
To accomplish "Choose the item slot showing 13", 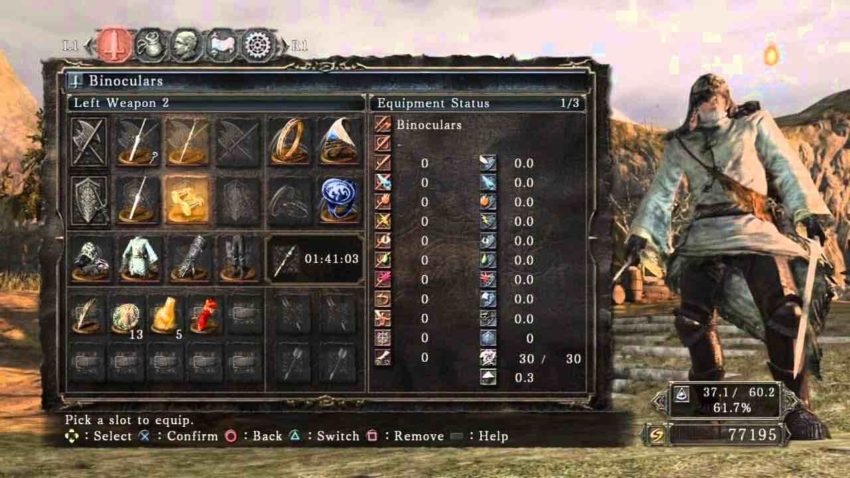I will tap(128, 314).
